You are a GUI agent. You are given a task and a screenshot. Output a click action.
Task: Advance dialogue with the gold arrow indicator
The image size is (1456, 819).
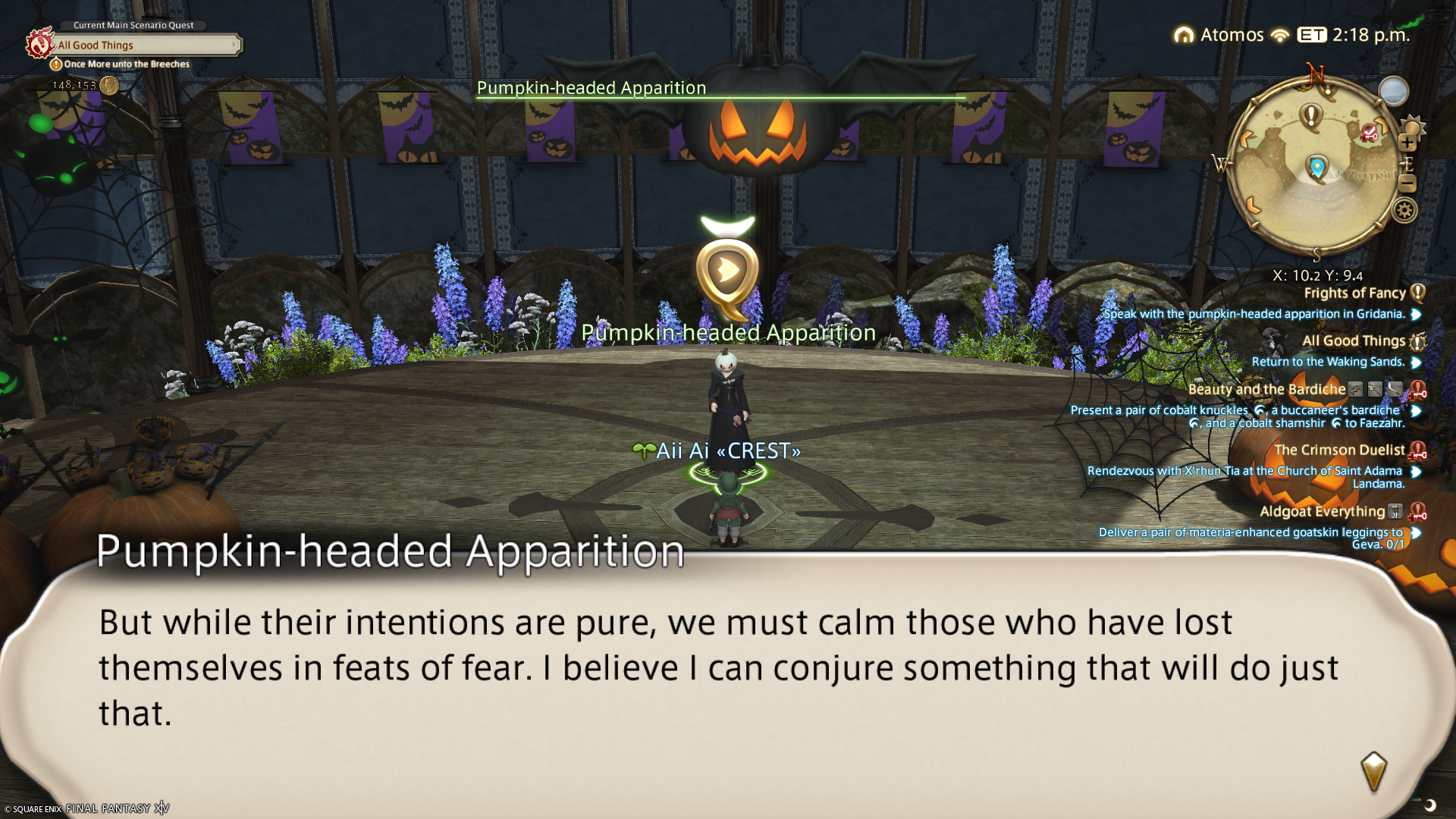pyautogui.click(x=1373, y=771)
